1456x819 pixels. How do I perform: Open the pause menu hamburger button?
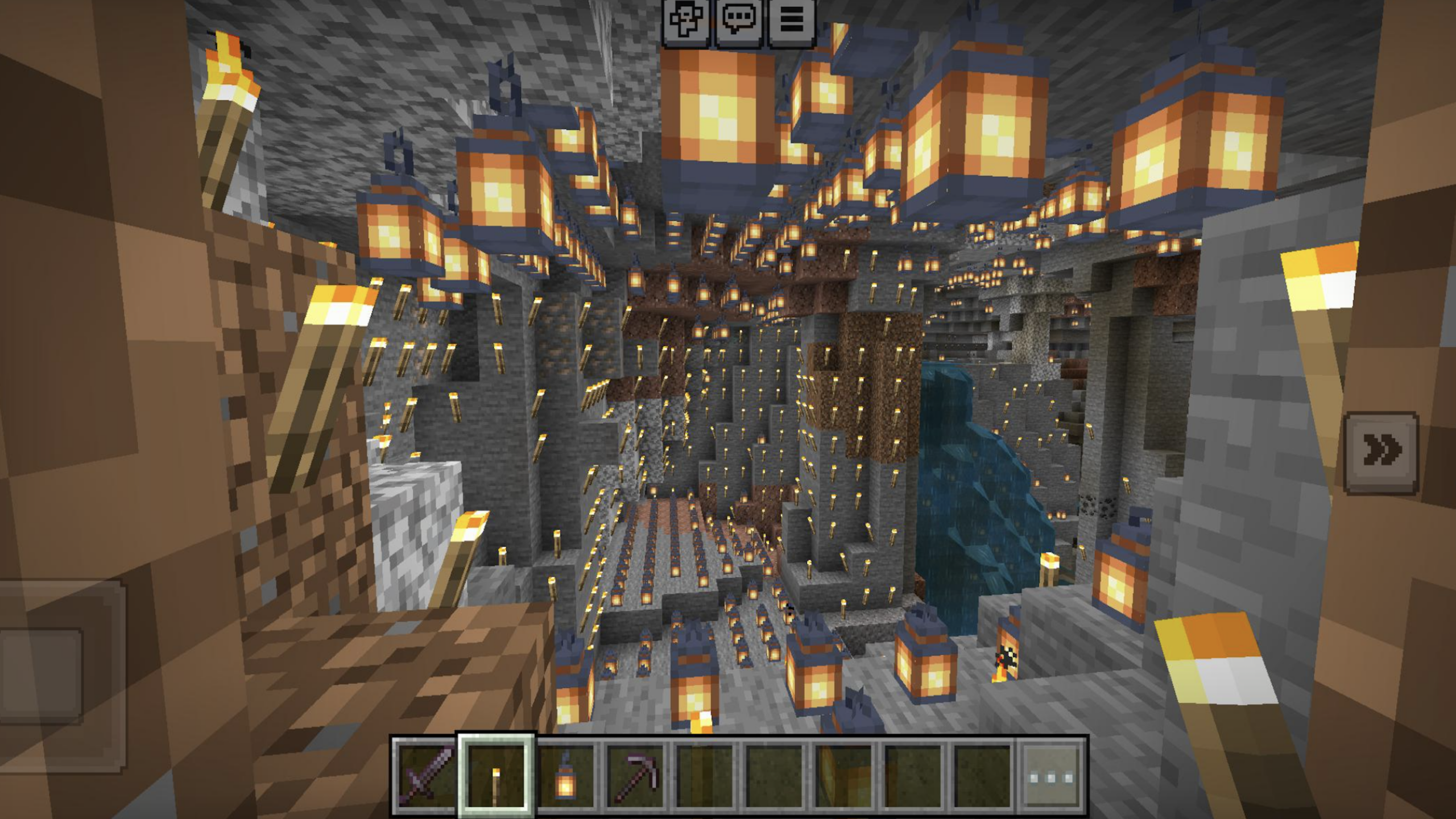[792, 22]
